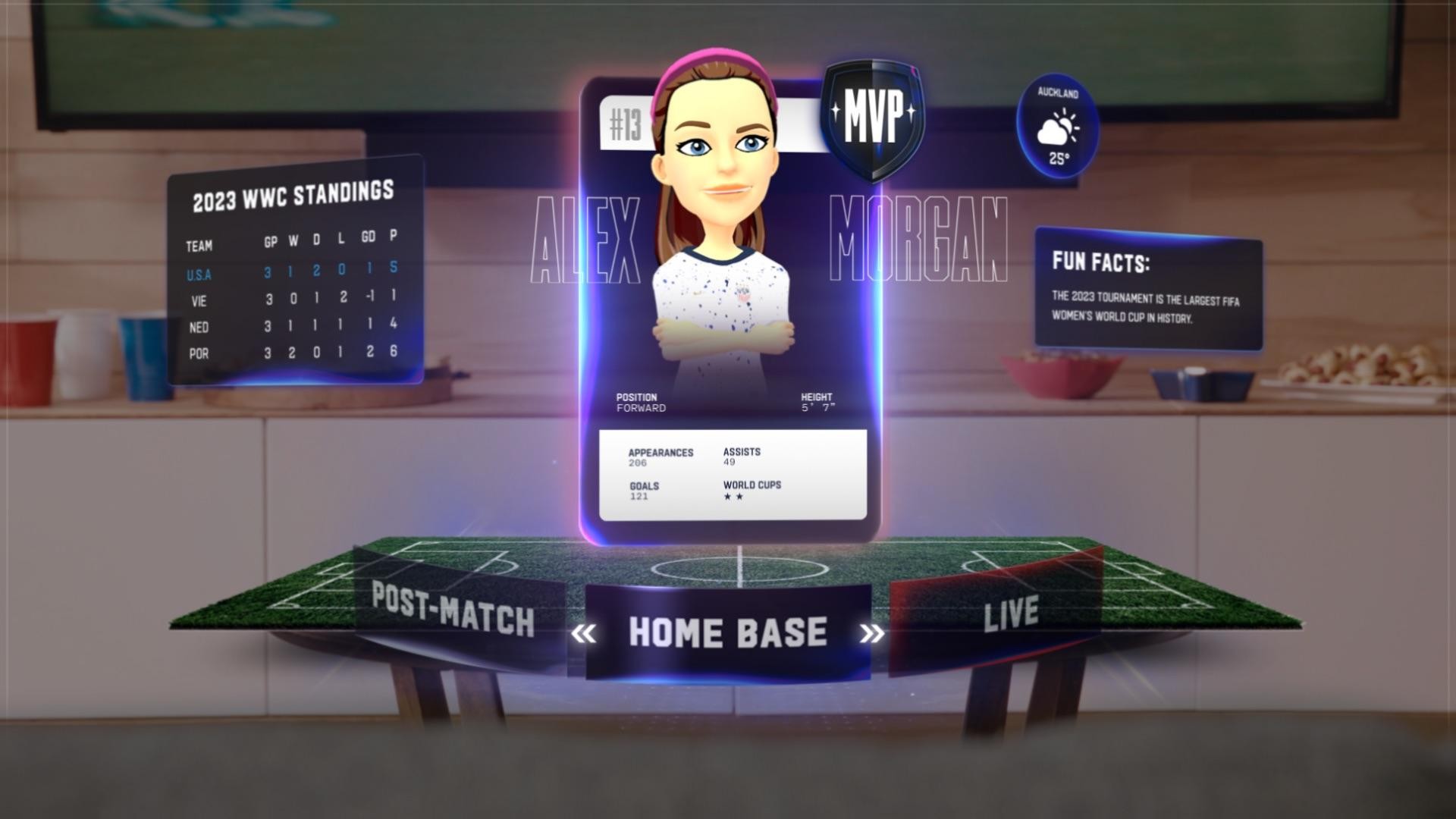
Task: Click the left chevron beside Home Base
Action: tap(583, 633)
